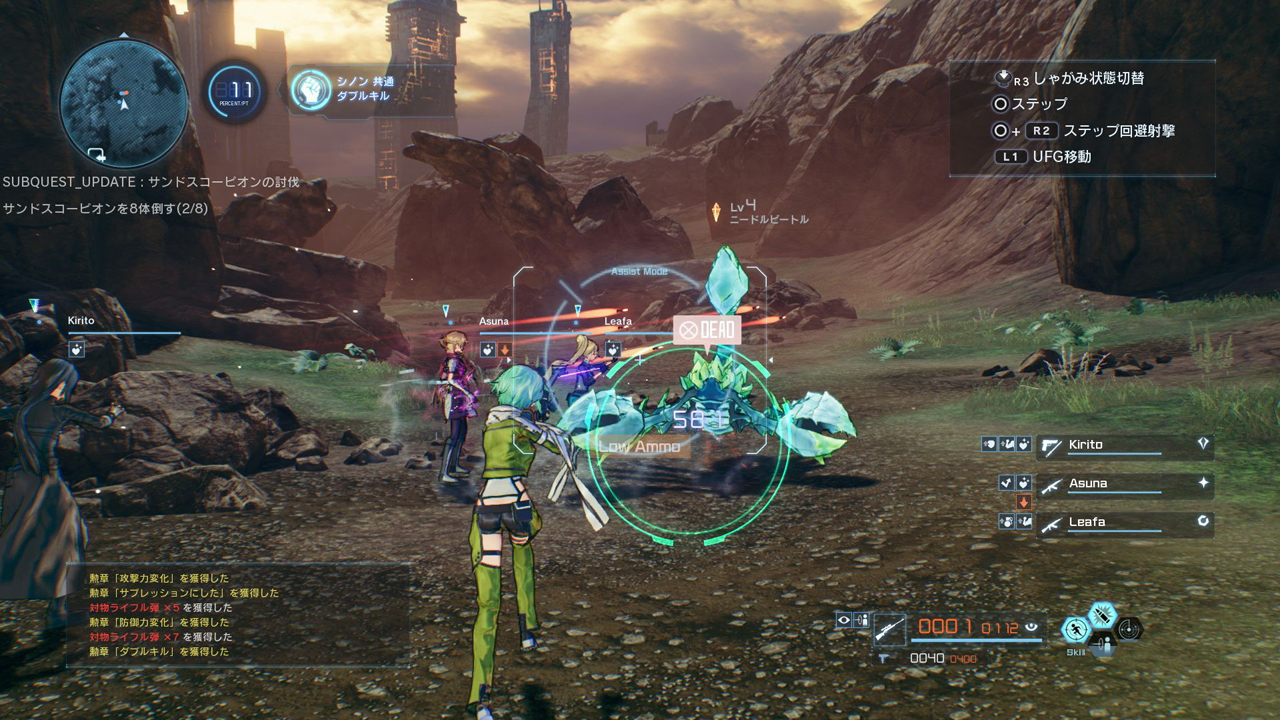This screenshot has width=1280, height=720.
Task: Activate the running-target skill hexagon
Action: tap(1076, 629)
